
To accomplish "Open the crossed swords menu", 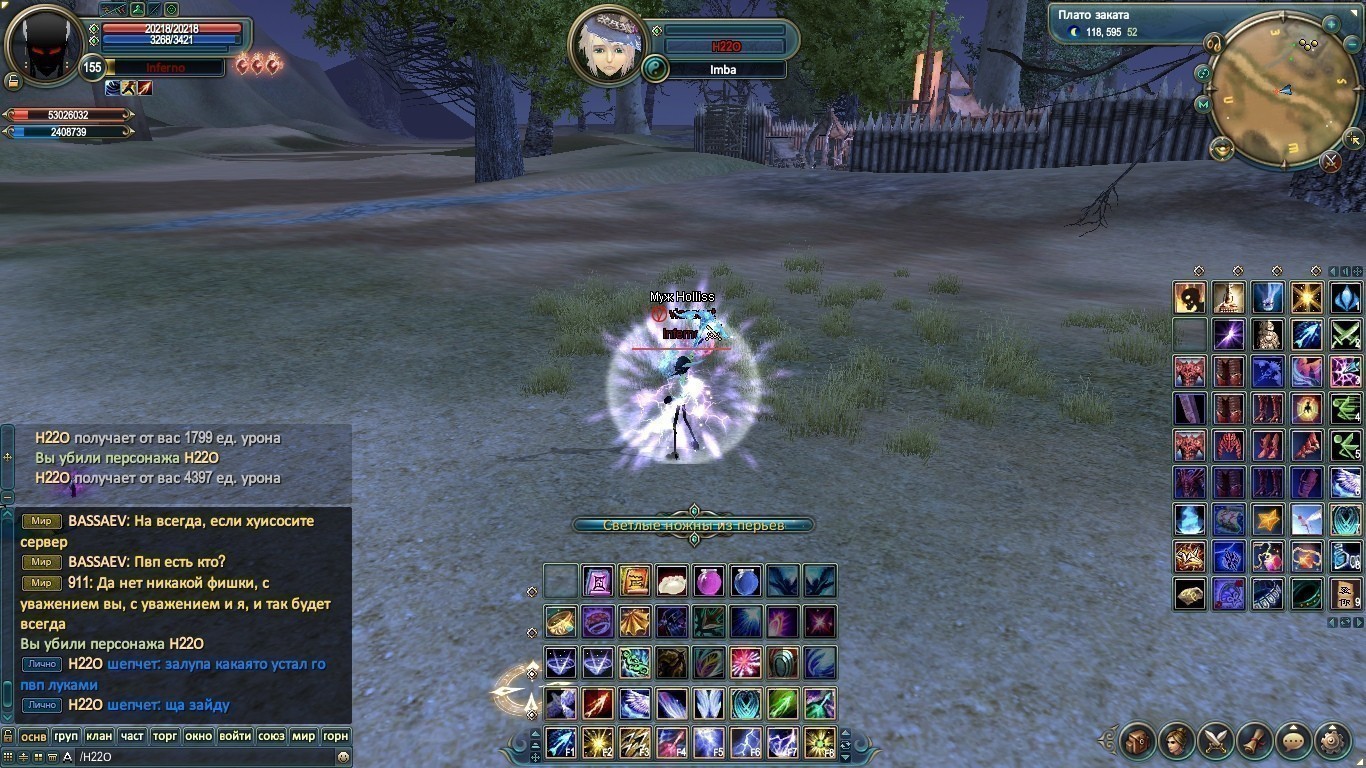I will [x=1216, y=742].
